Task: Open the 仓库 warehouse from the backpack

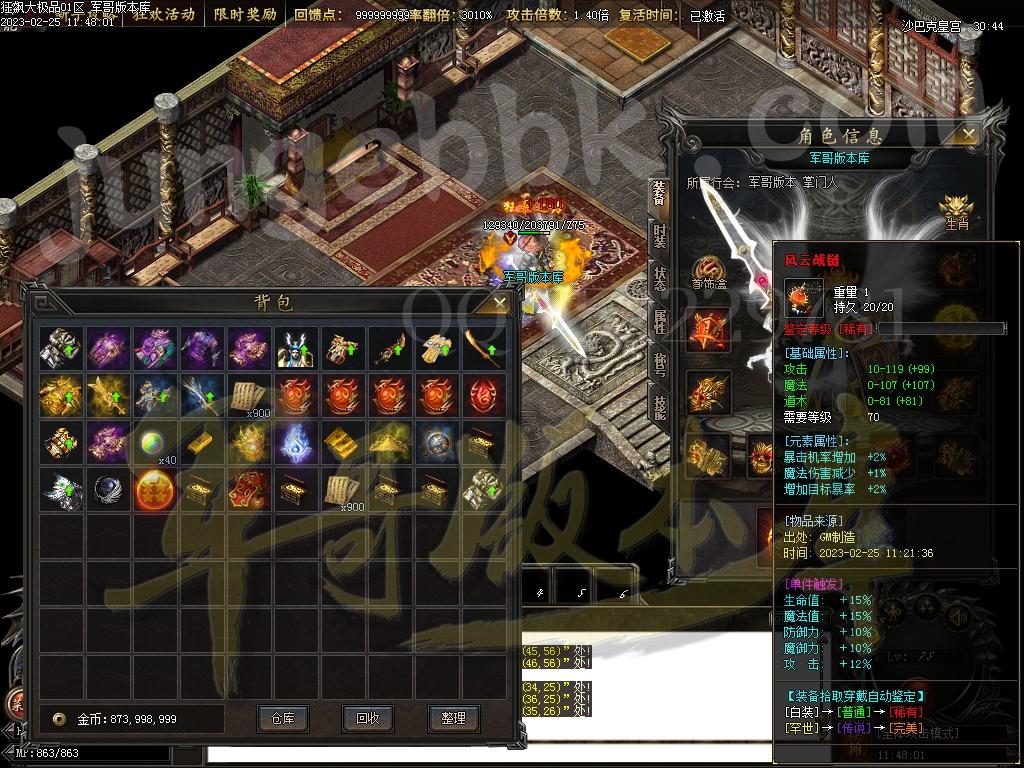Action: click(x=282, y=718)
